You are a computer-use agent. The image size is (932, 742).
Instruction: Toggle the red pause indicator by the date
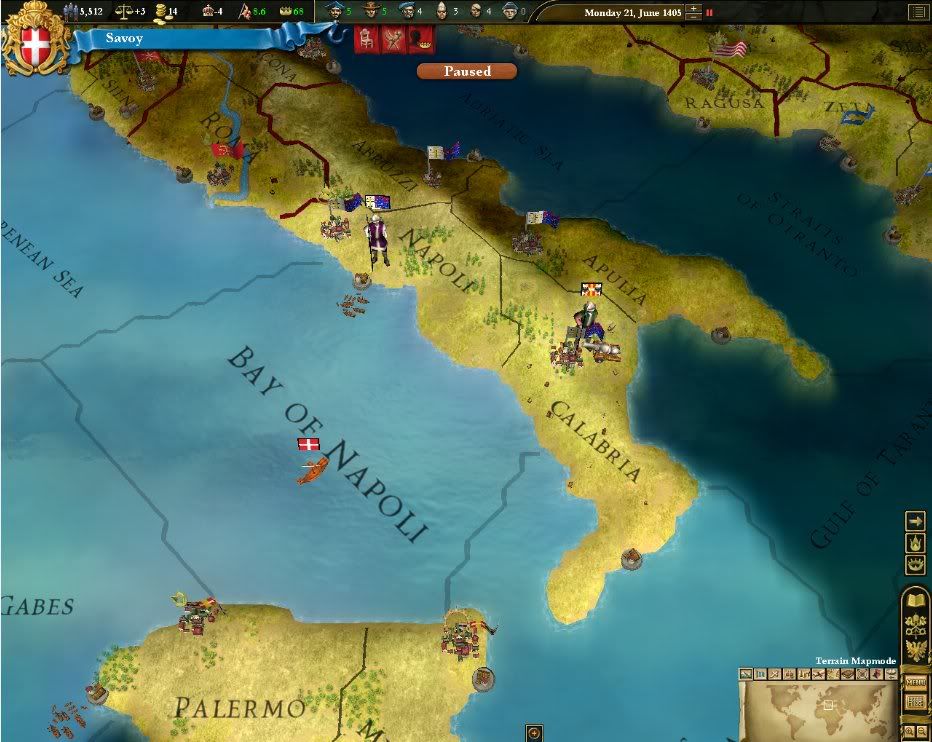710,13
